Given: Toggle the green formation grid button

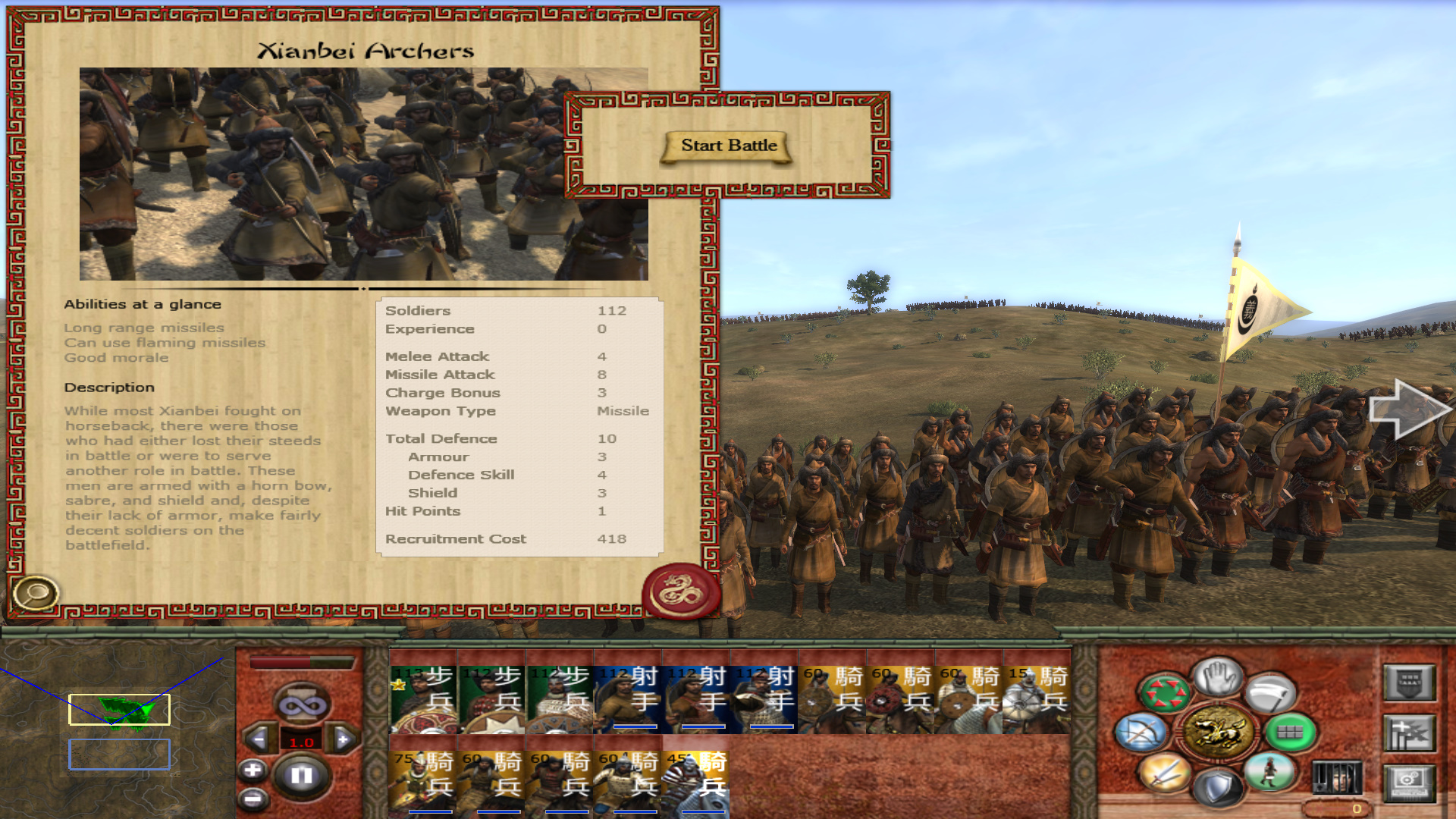Looking at the screenshot, I should pos(1290,732).
